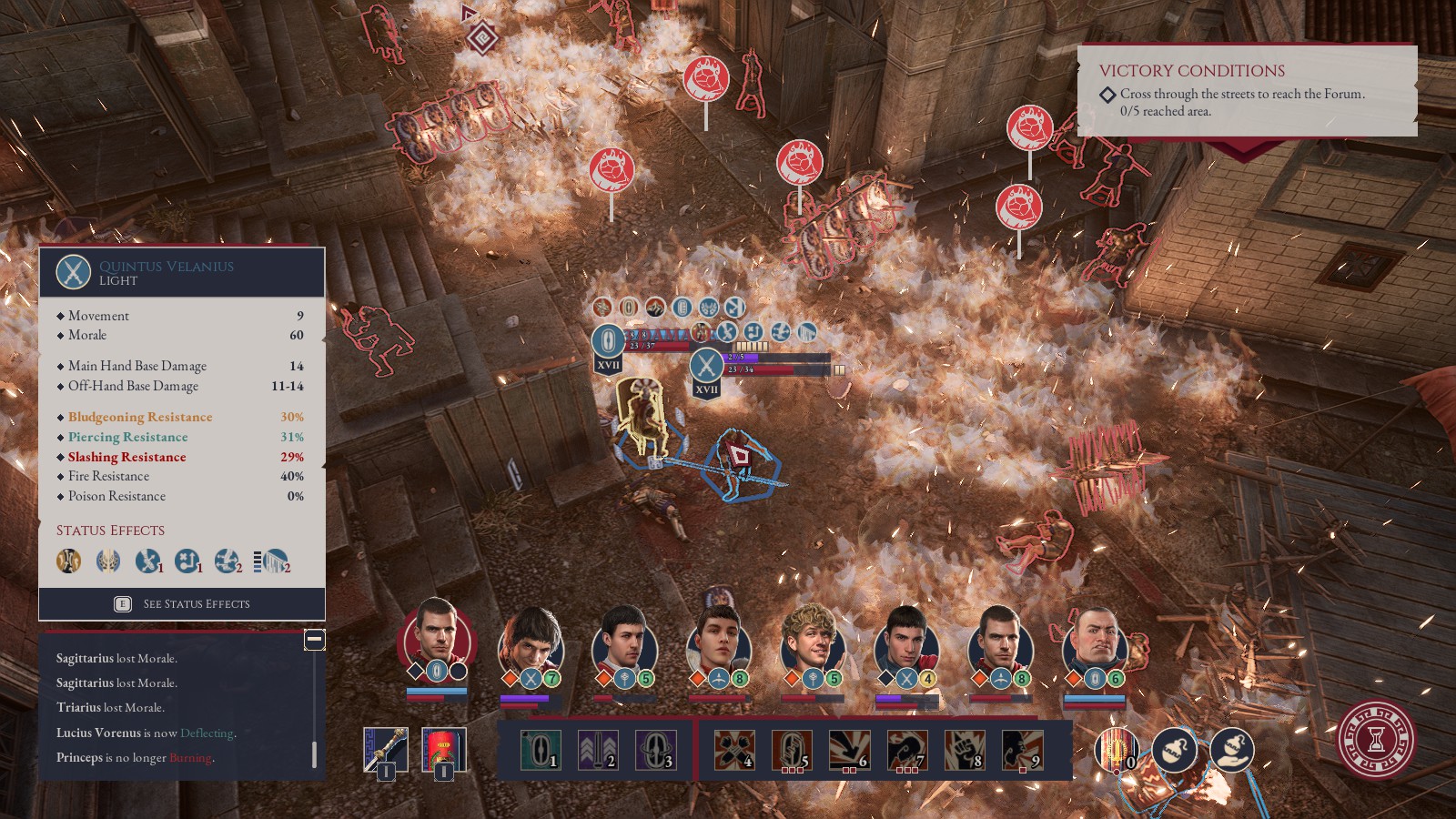
Task: Activate the shield bash ability in slot 5
Action: click(792, 750)
